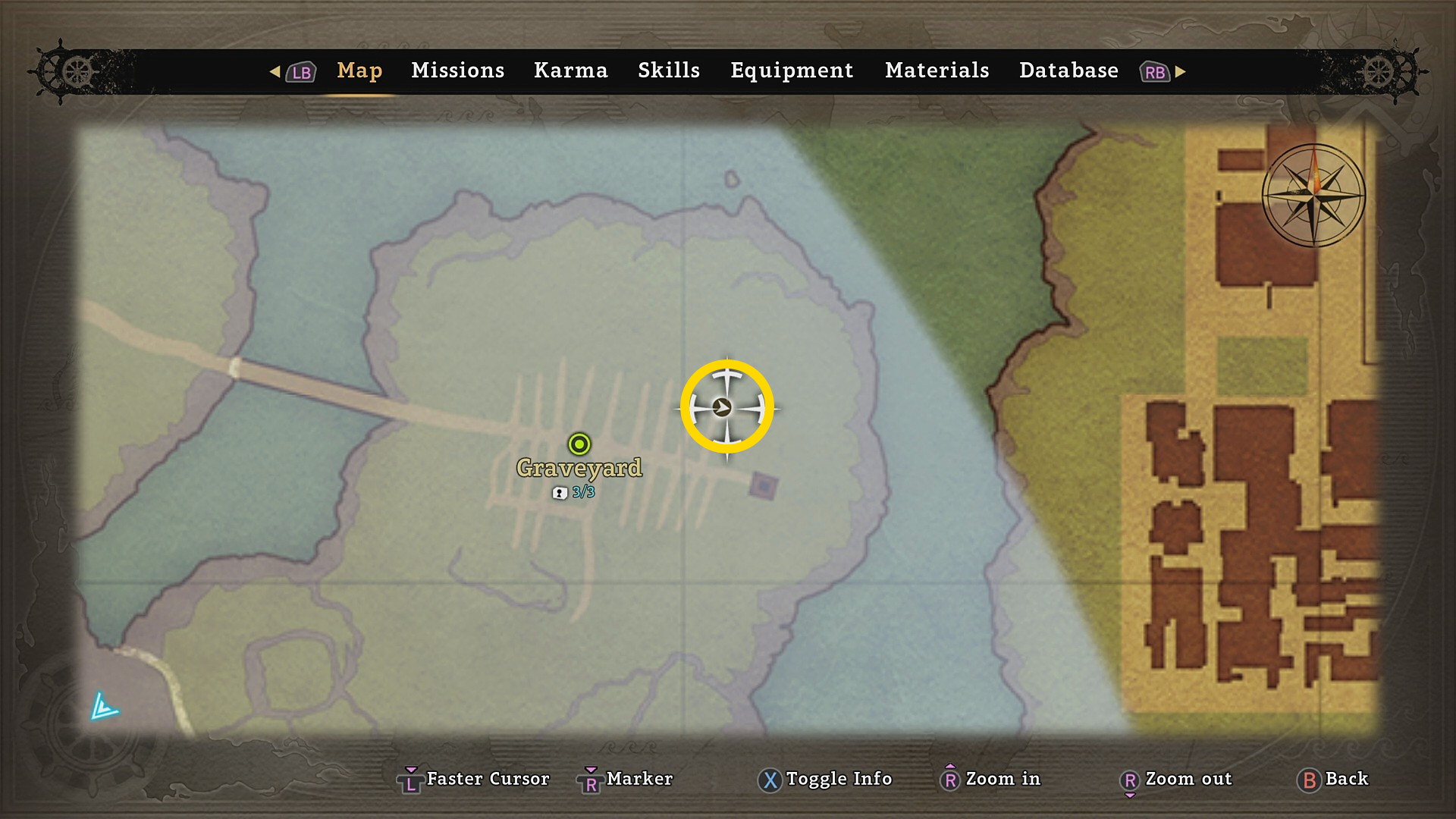
Task: Click the blue arrow marker on the map
Action: click(103, 707)
